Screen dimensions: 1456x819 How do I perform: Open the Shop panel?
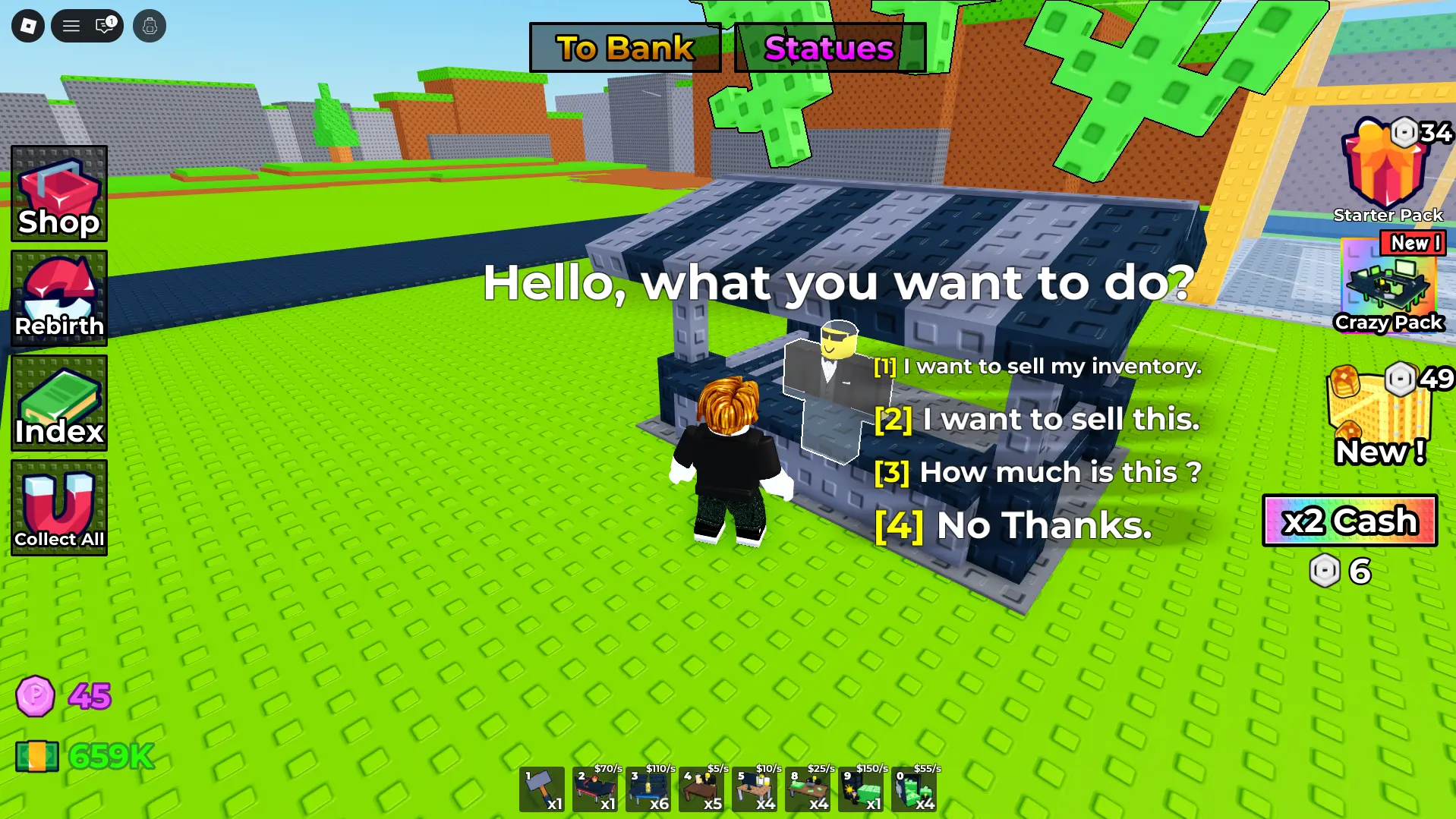(58, 194)
